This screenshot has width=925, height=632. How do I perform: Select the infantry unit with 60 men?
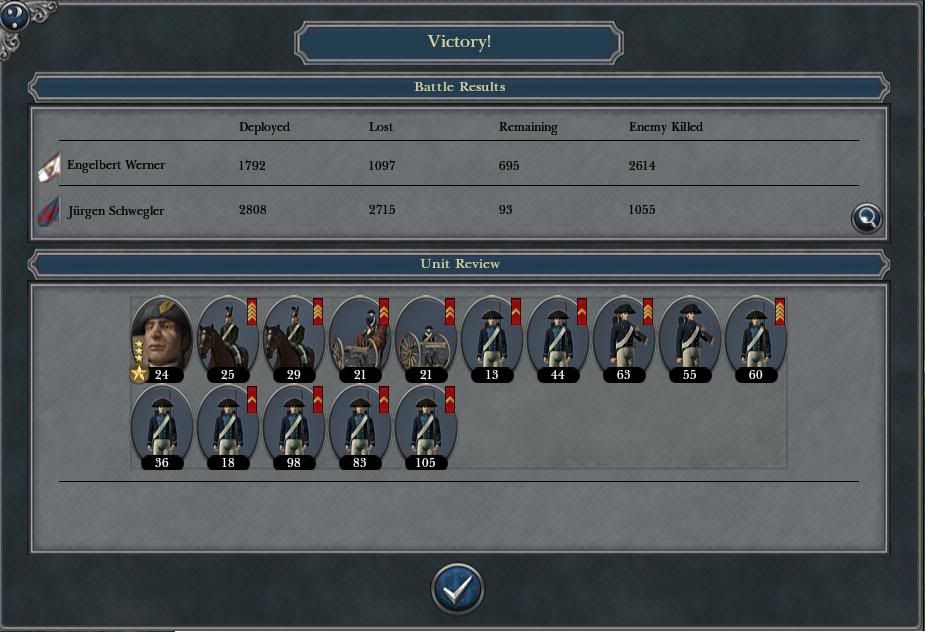click(755, 335)
